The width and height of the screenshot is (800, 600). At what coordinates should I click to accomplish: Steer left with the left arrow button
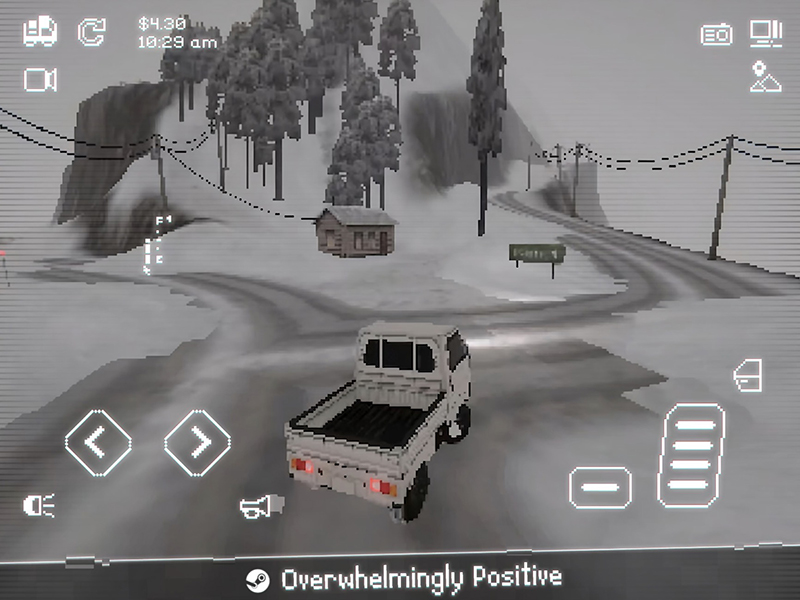(x=98, y=441)
